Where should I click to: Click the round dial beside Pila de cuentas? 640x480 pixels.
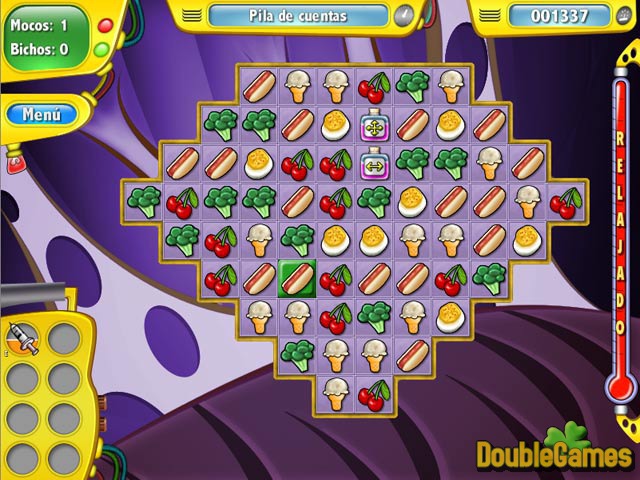402,16
